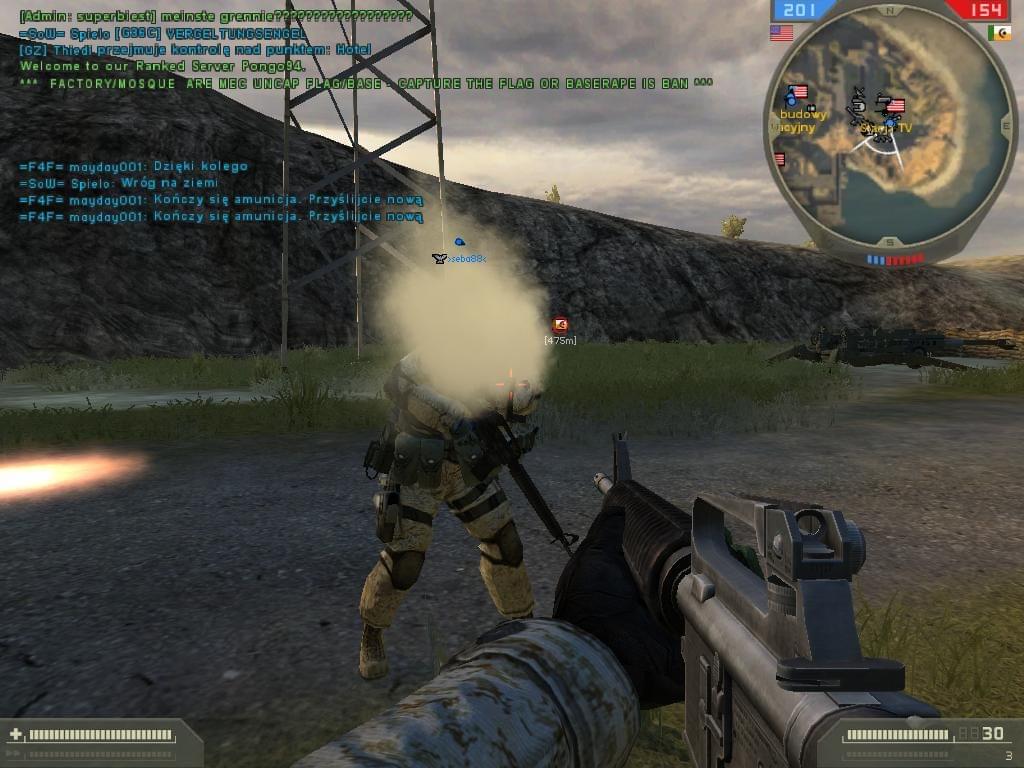Click the US team flag under the blue score
The width and height of the screenshot is (1024, 768).
781,33
